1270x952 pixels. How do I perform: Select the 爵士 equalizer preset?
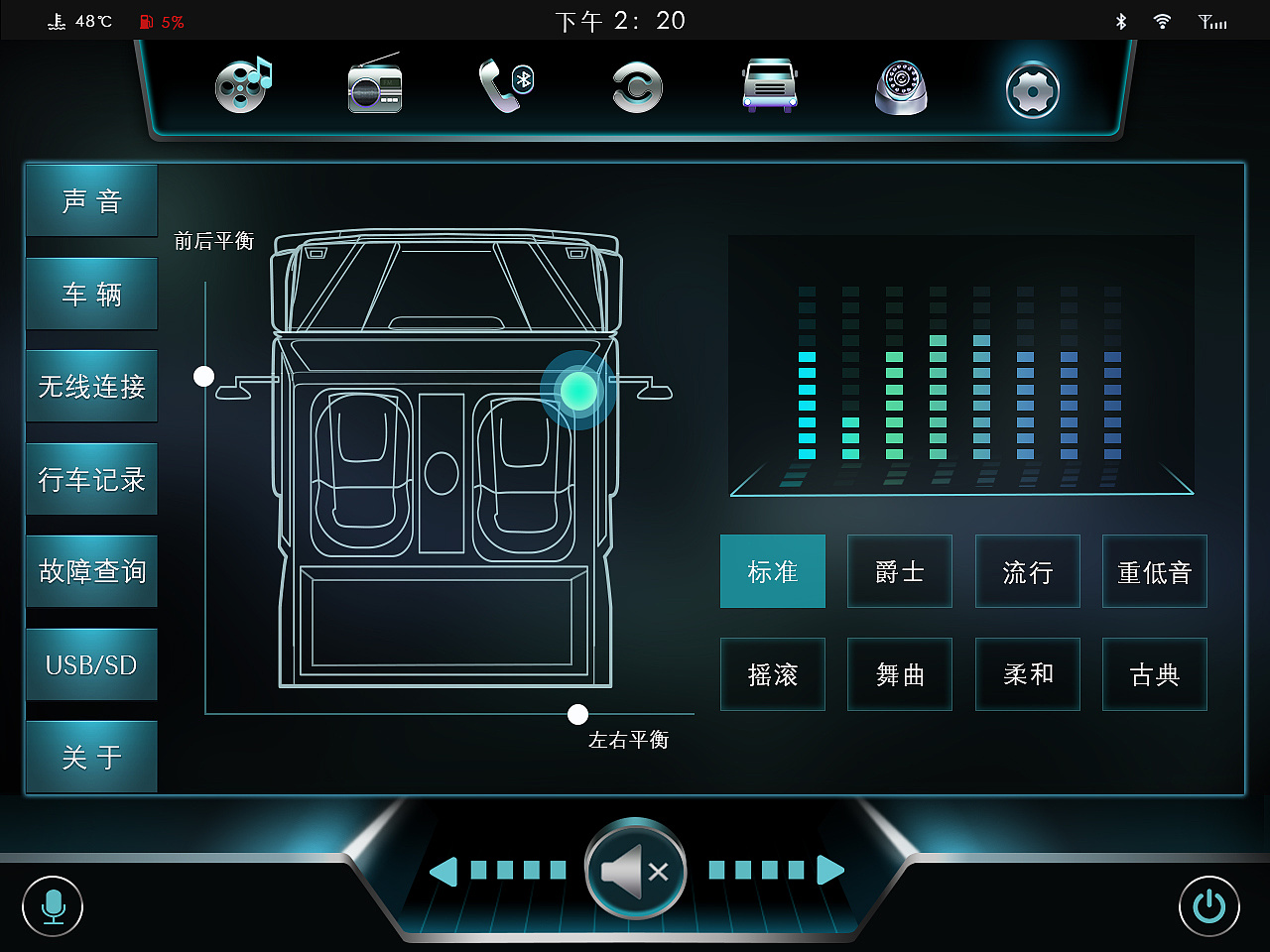pos(899,571)
